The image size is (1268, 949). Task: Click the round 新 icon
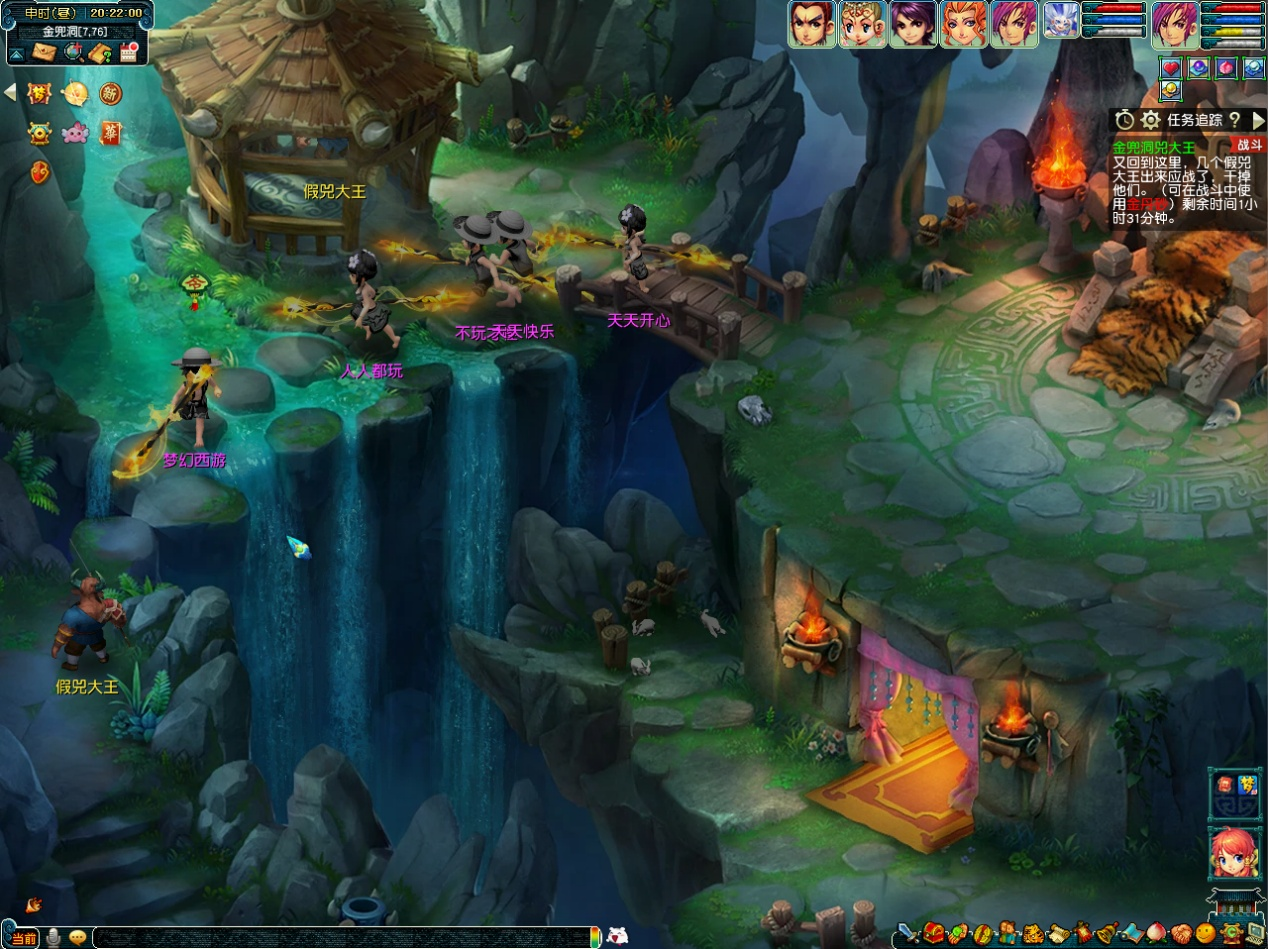tap(110, 94)
